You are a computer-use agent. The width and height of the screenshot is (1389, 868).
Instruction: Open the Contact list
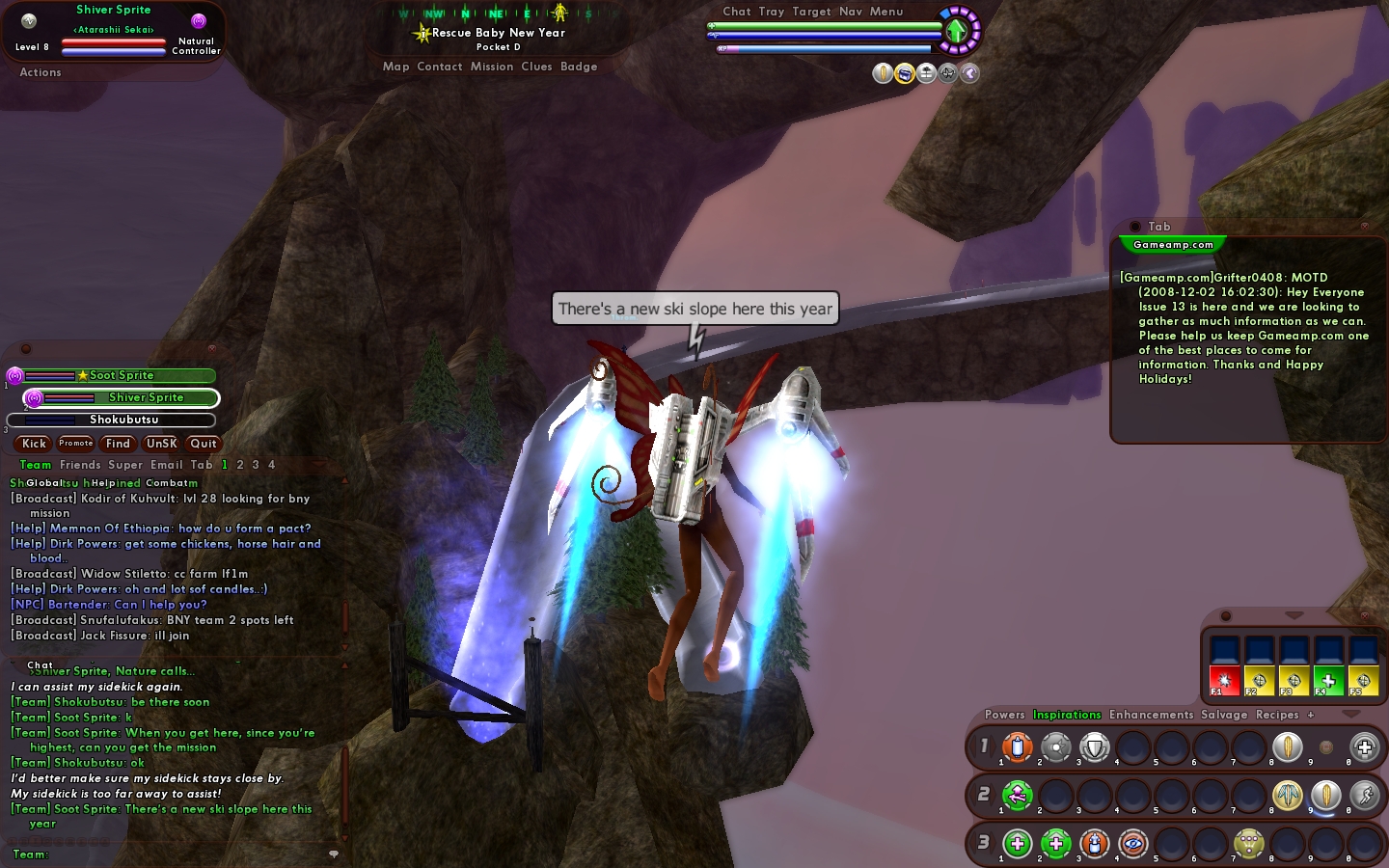[440, 67]
